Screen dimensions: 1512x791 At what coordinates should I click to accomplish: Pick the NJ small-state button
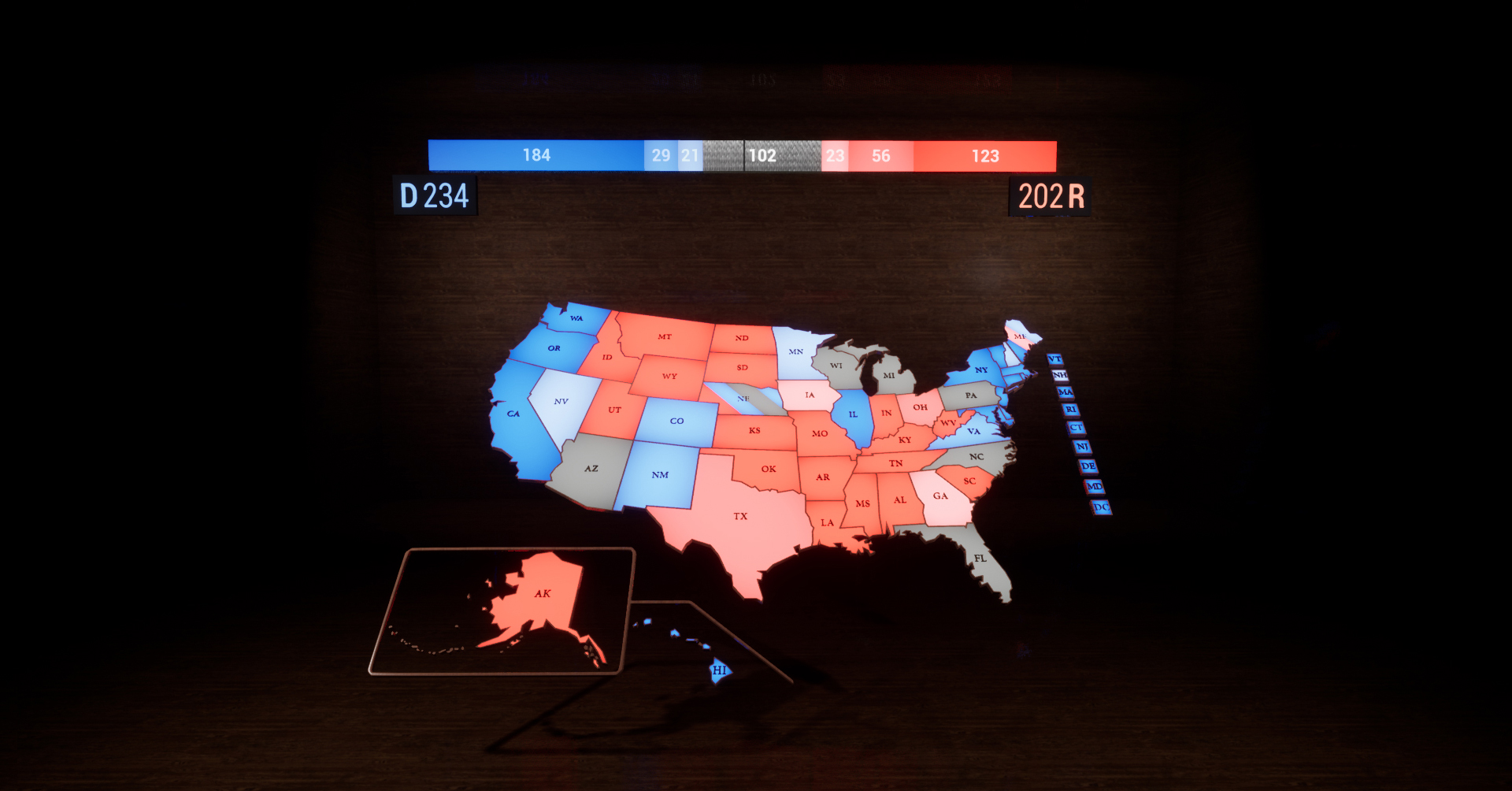click(1083, 447)
